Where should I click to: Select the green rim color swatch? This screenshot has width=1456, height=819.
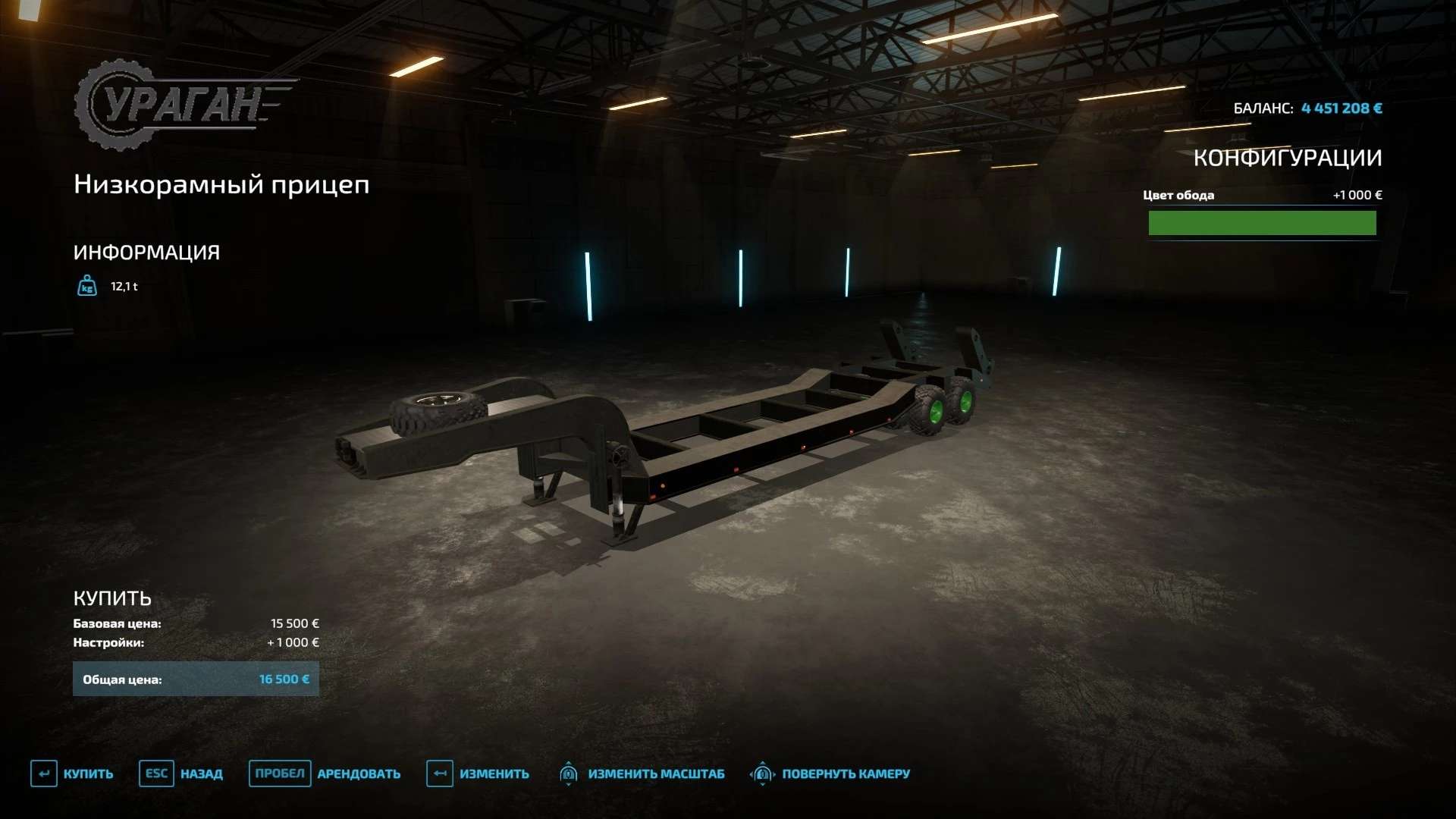click(1262, 223)
